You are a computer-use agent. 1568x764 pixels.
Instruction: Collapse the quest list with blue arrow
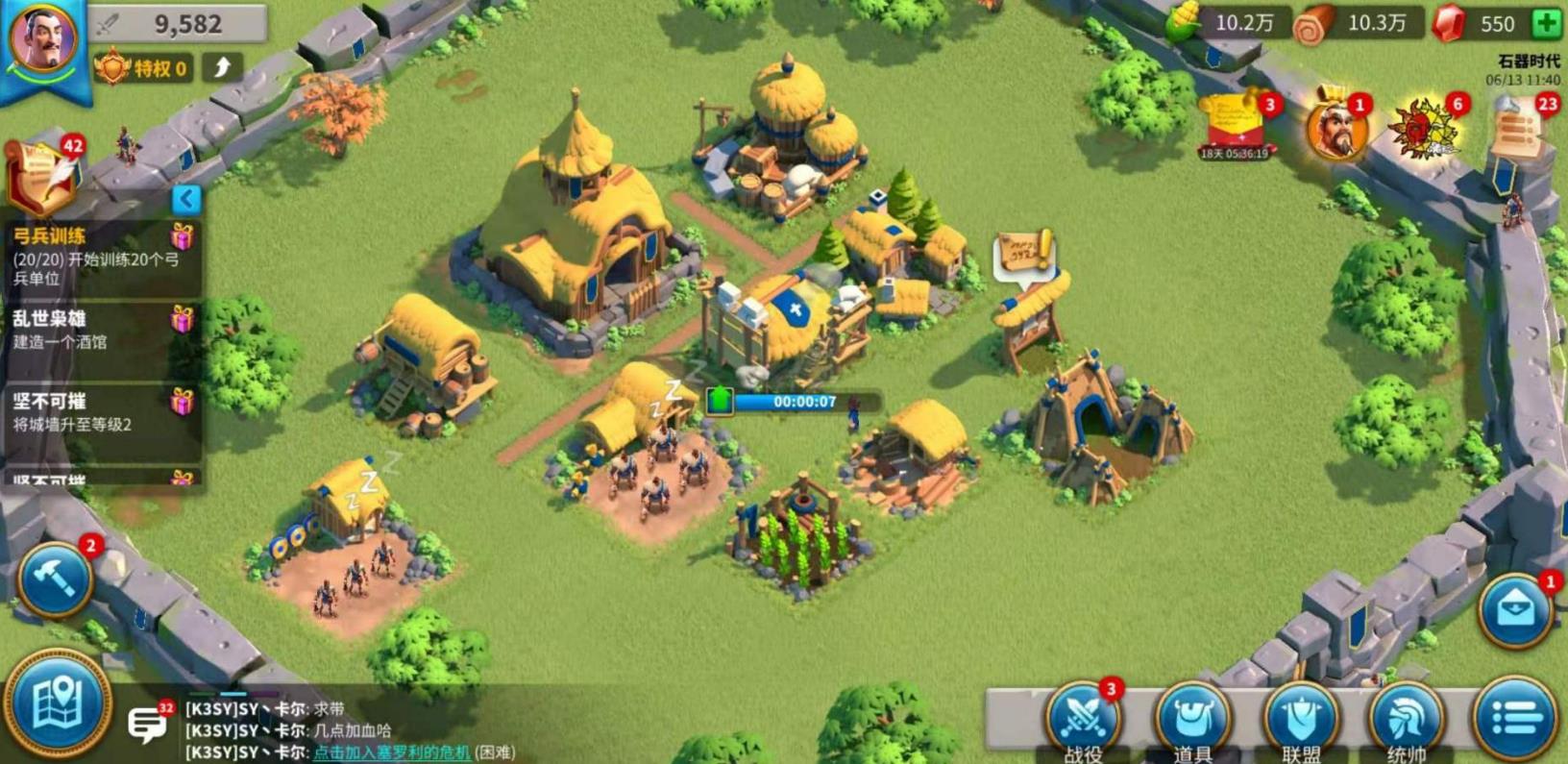pyautogui.click(x=186, y=199)
